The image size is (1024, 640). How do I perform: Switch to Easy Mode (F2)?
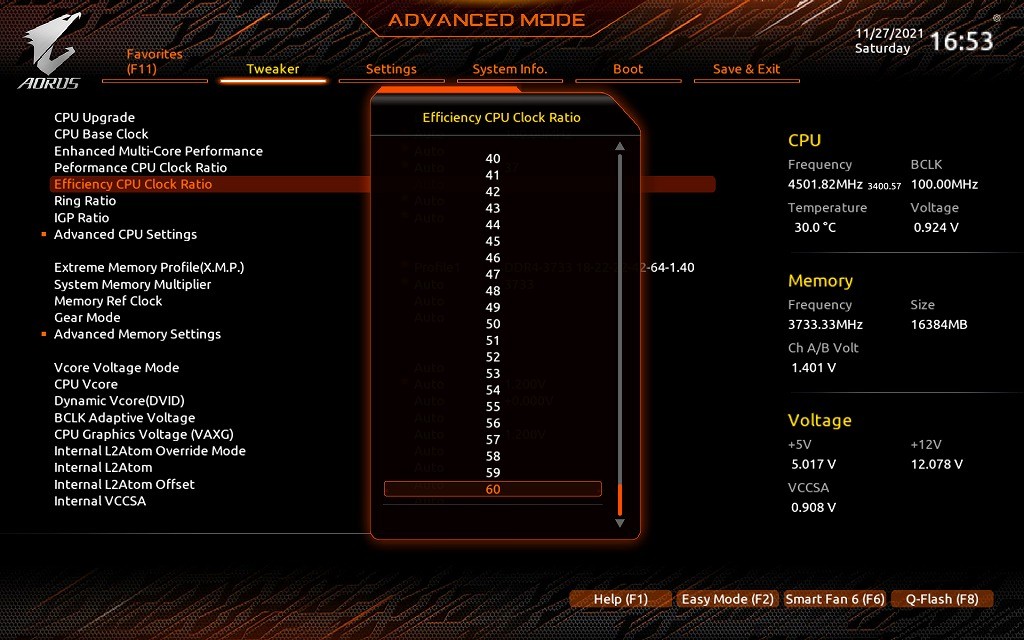[727, 599]
